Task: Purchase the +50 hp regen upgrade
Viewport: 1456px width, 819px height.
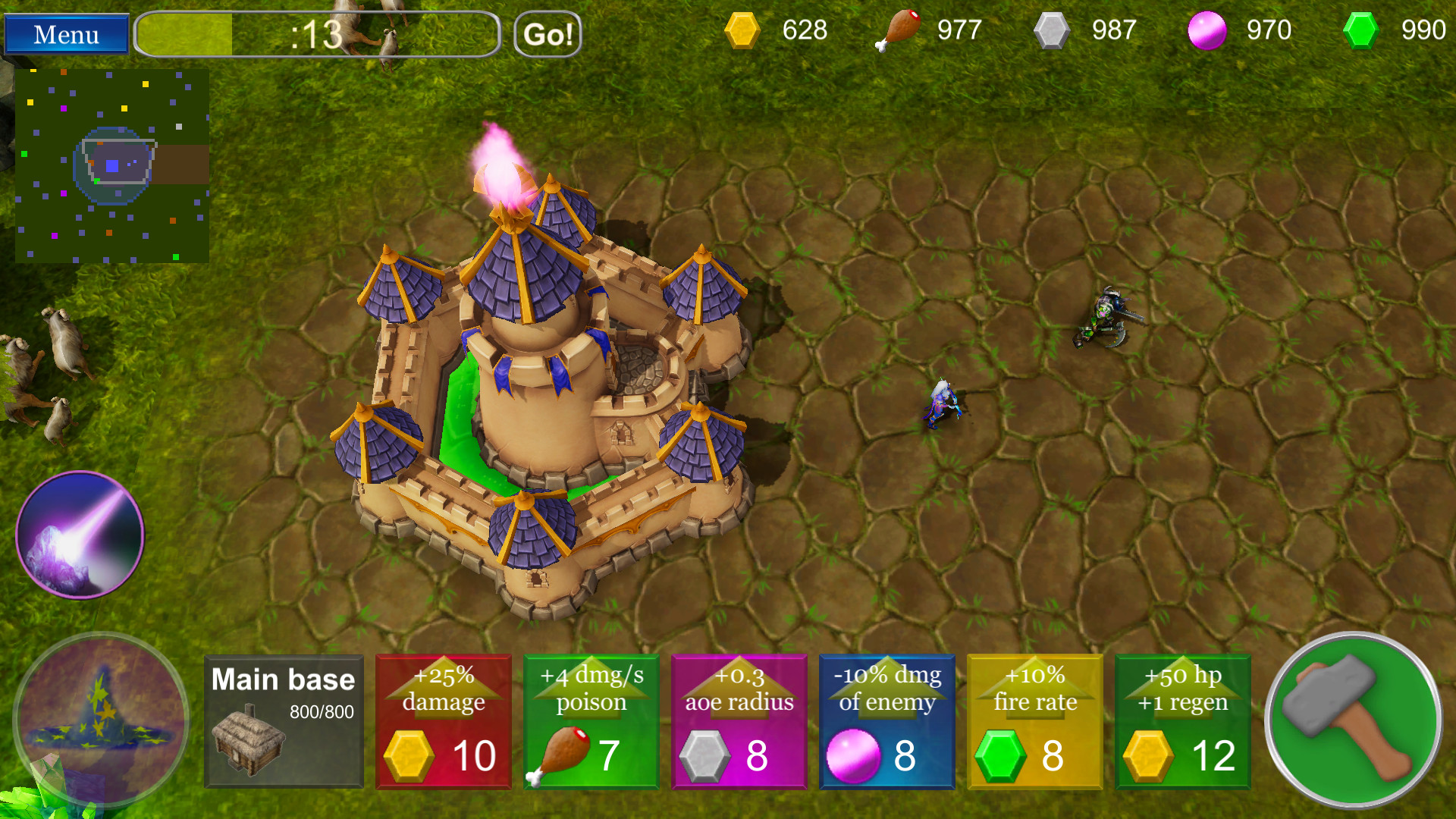Action: click(1182, 720)
